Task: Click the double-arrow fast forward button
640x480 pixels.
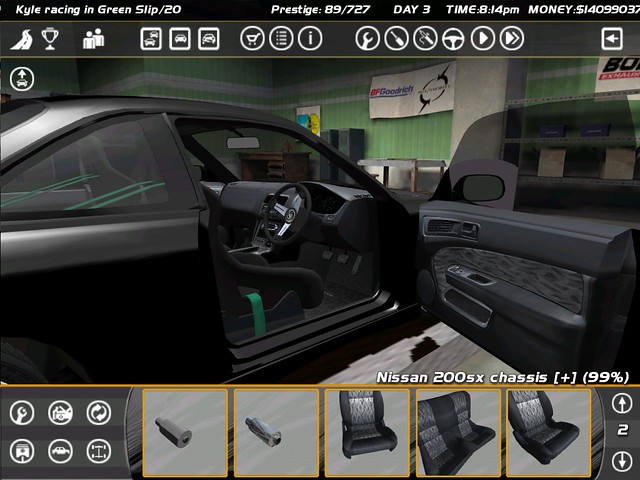Action: pos(512,39)
